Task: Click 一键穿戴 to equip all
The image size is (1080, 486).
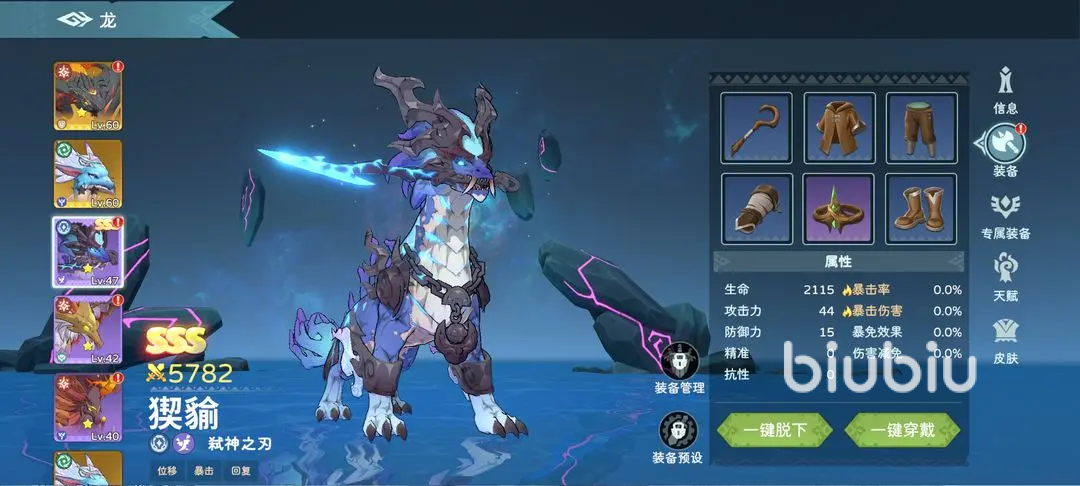Action: point(902,430)
